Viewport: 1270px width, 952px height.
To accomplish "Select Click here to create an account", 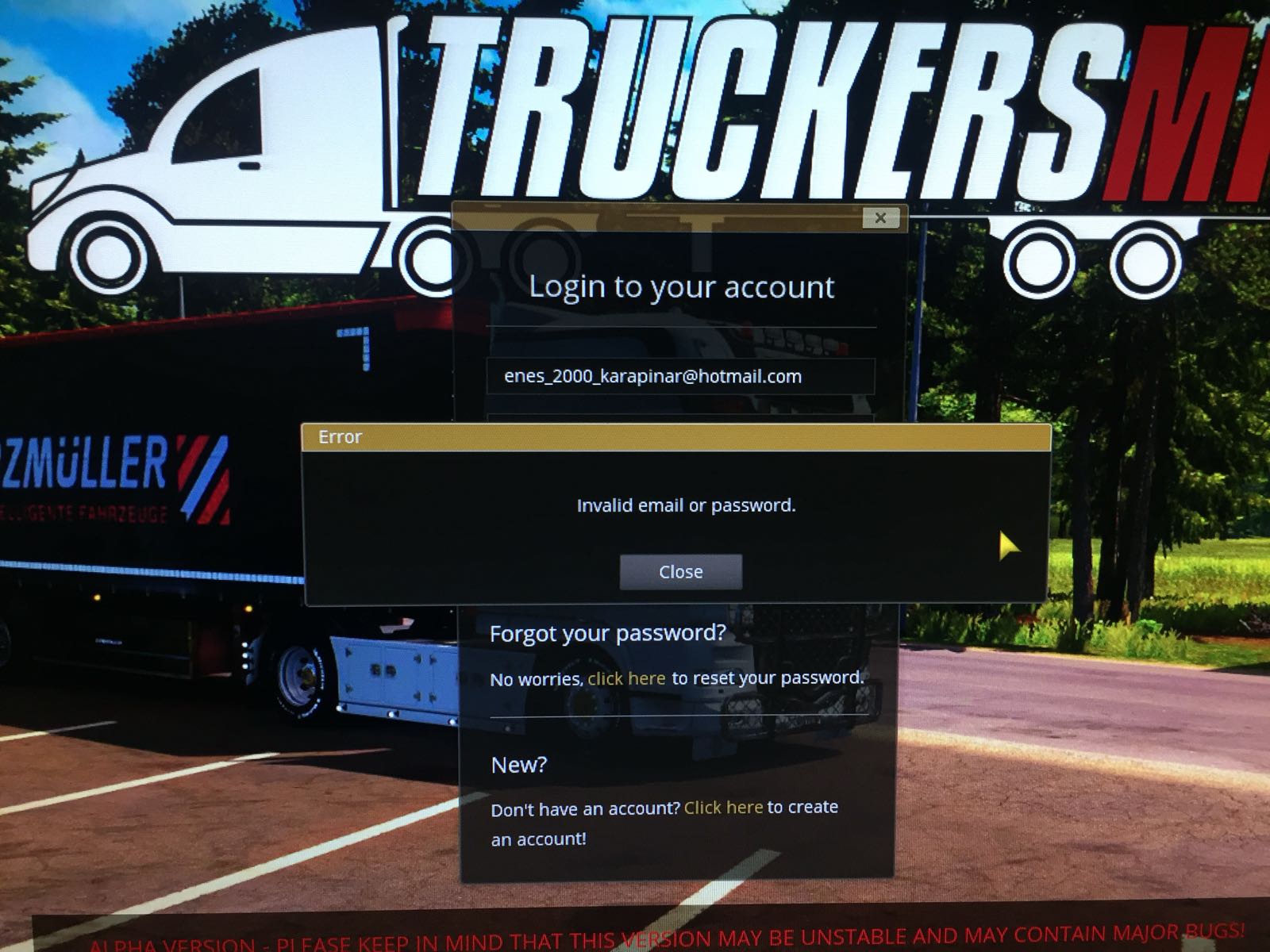I will pos(722,808).
